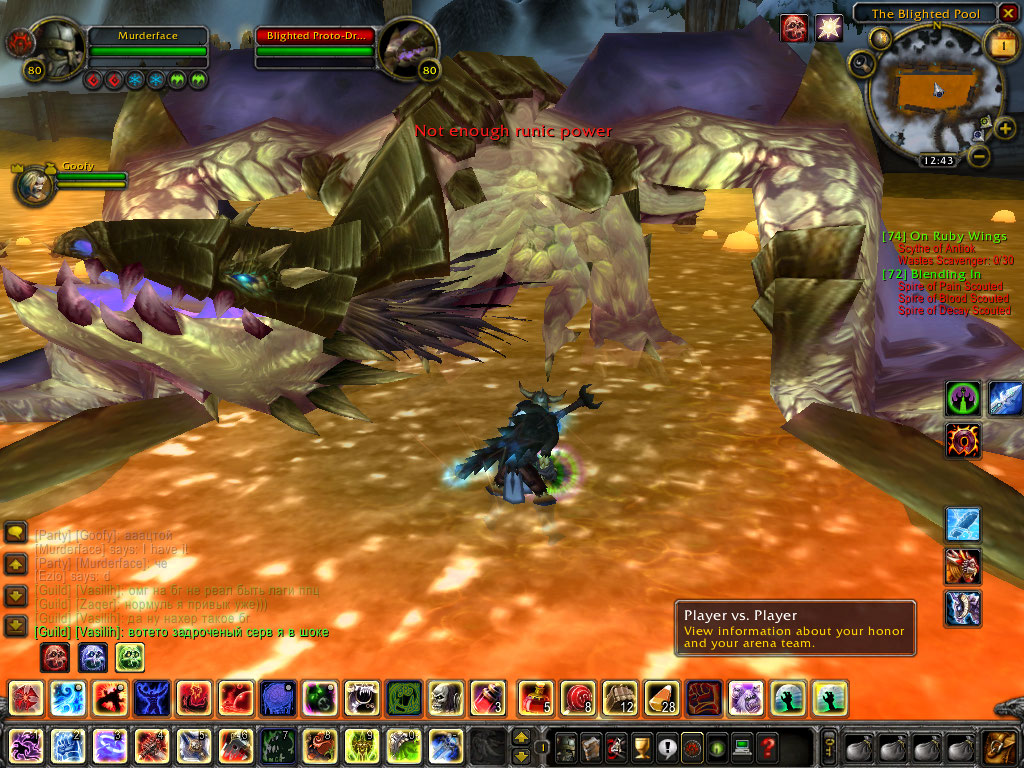Open the achievements gold trophy button
This screenshot has height=768, width=1024.
642,746
